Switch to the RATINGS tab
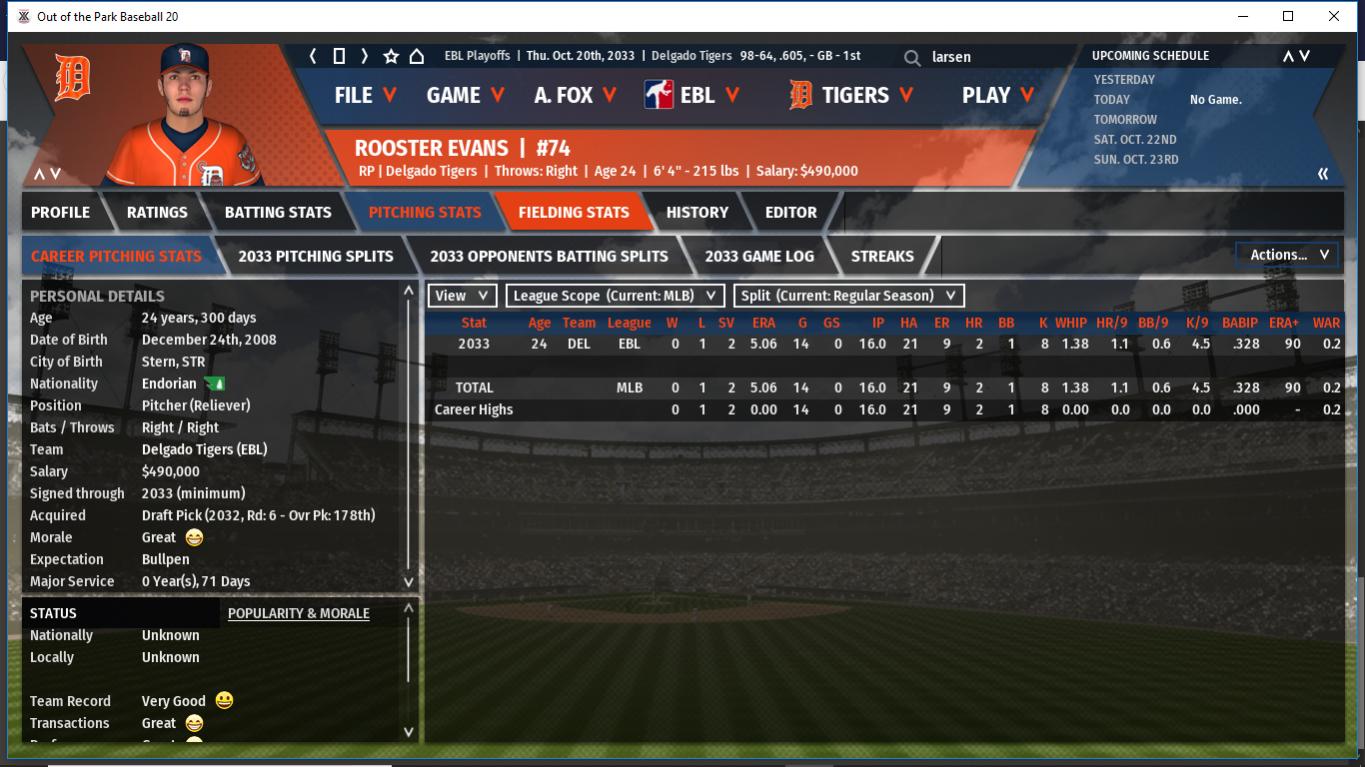1365x767 pixels. 157,212
